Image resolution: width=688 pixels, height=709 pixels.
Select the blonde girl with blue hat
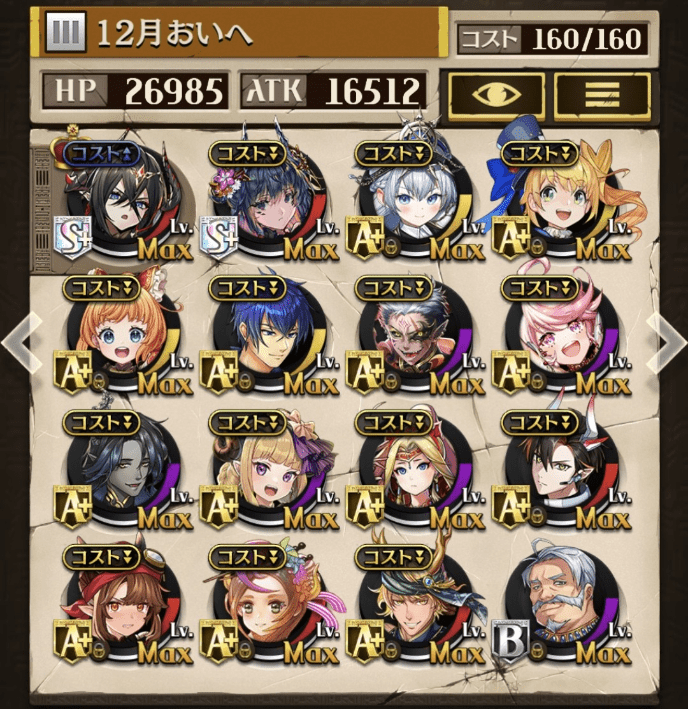tap(557, 200)
